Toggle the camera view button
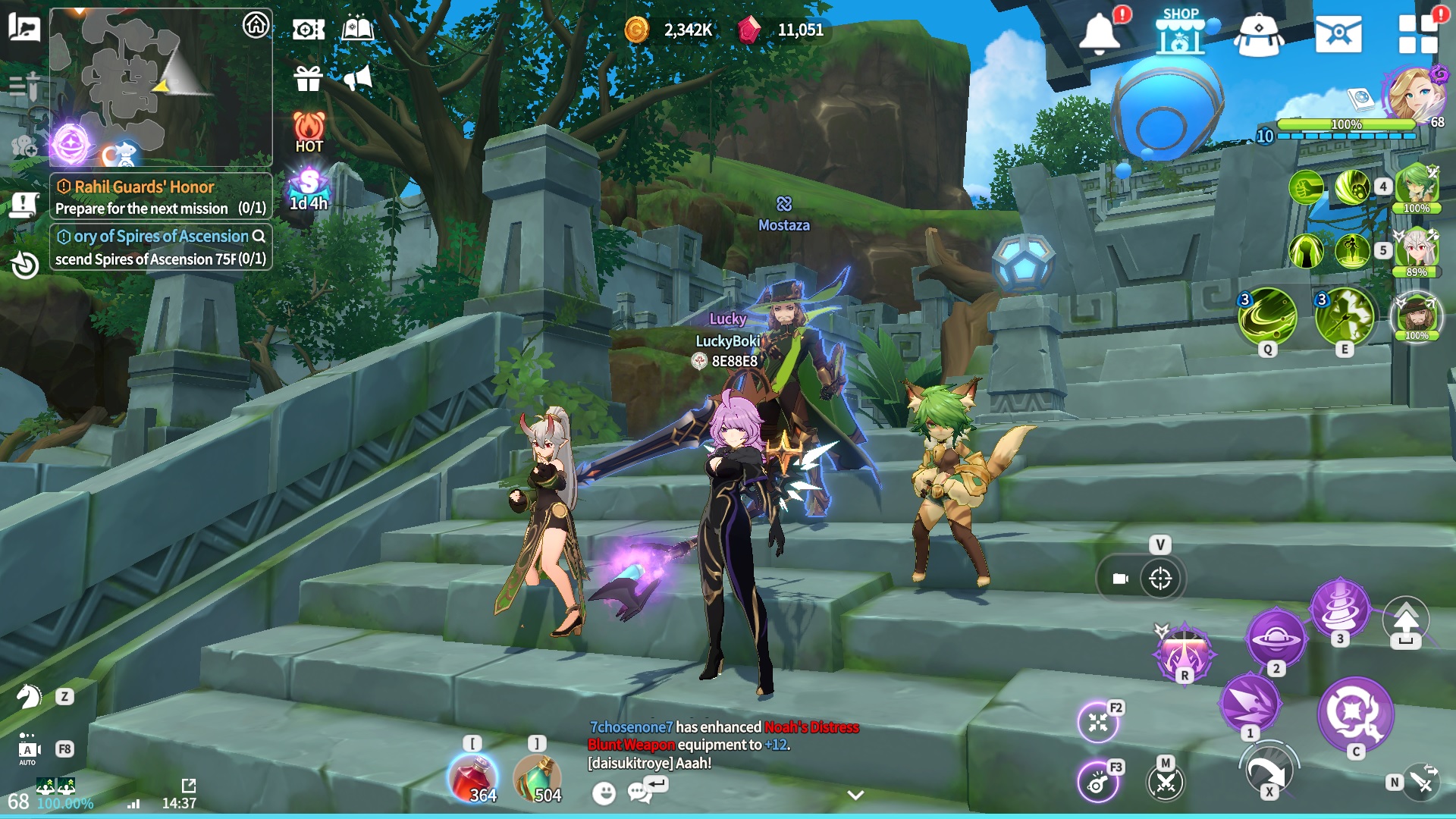The width and height of the screenshot is (1456, 819). [1121, 579]
